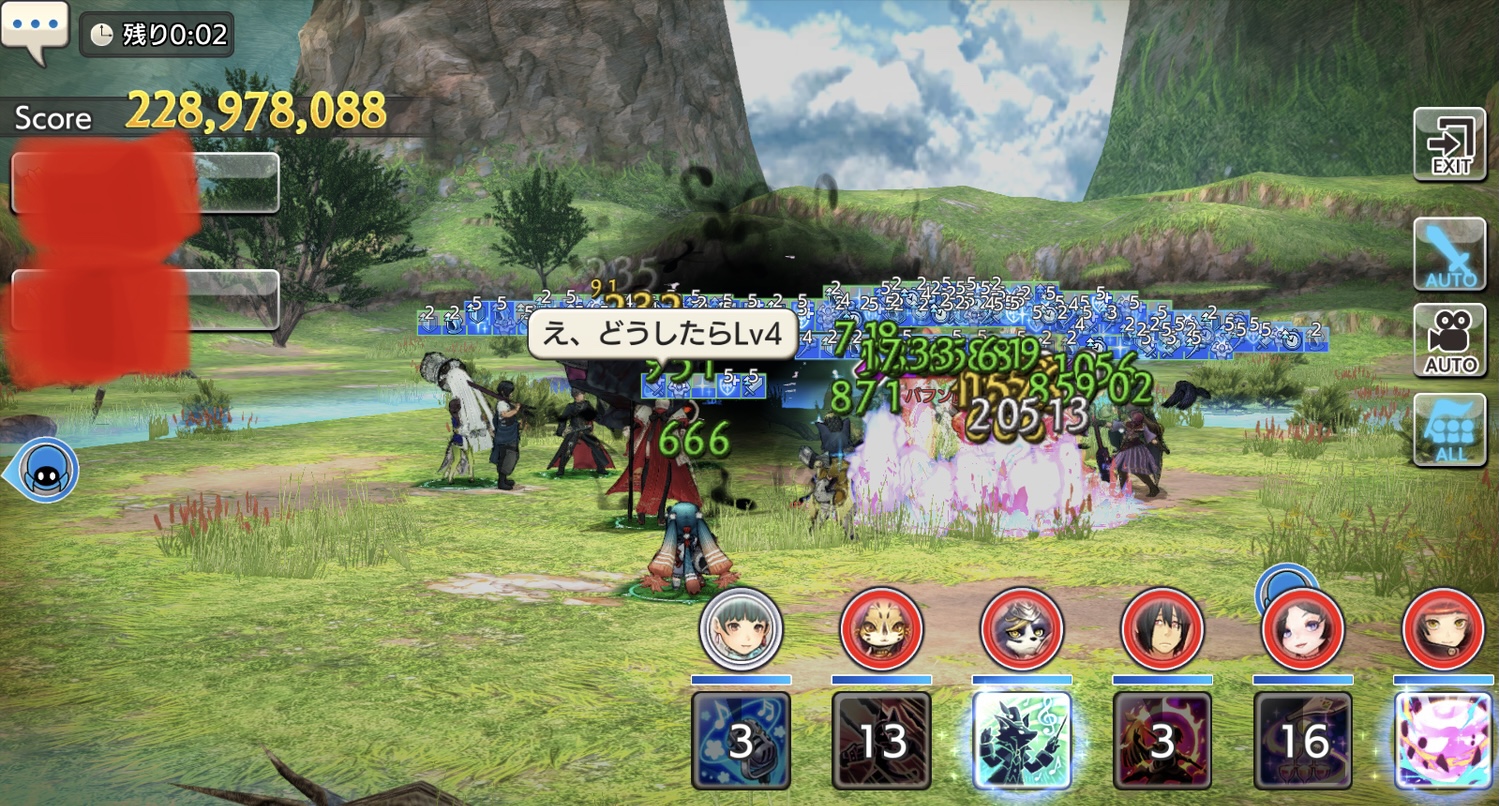Use the glowing wolf conductor skill

pyautogui.click(x=1022, y=741)
